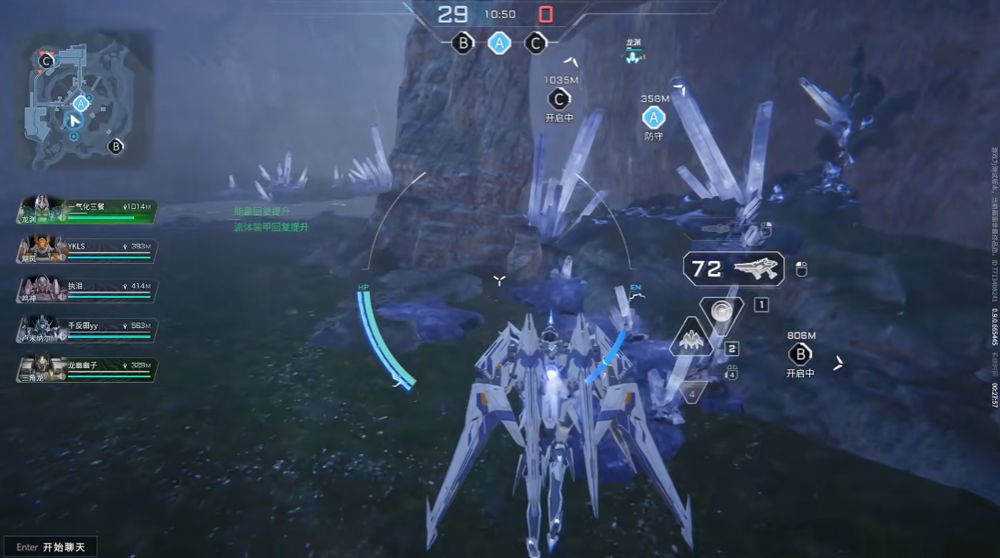Click the B point marker at 806M
This screenshot has width=1000, height=558.
[x=801, y=354]
